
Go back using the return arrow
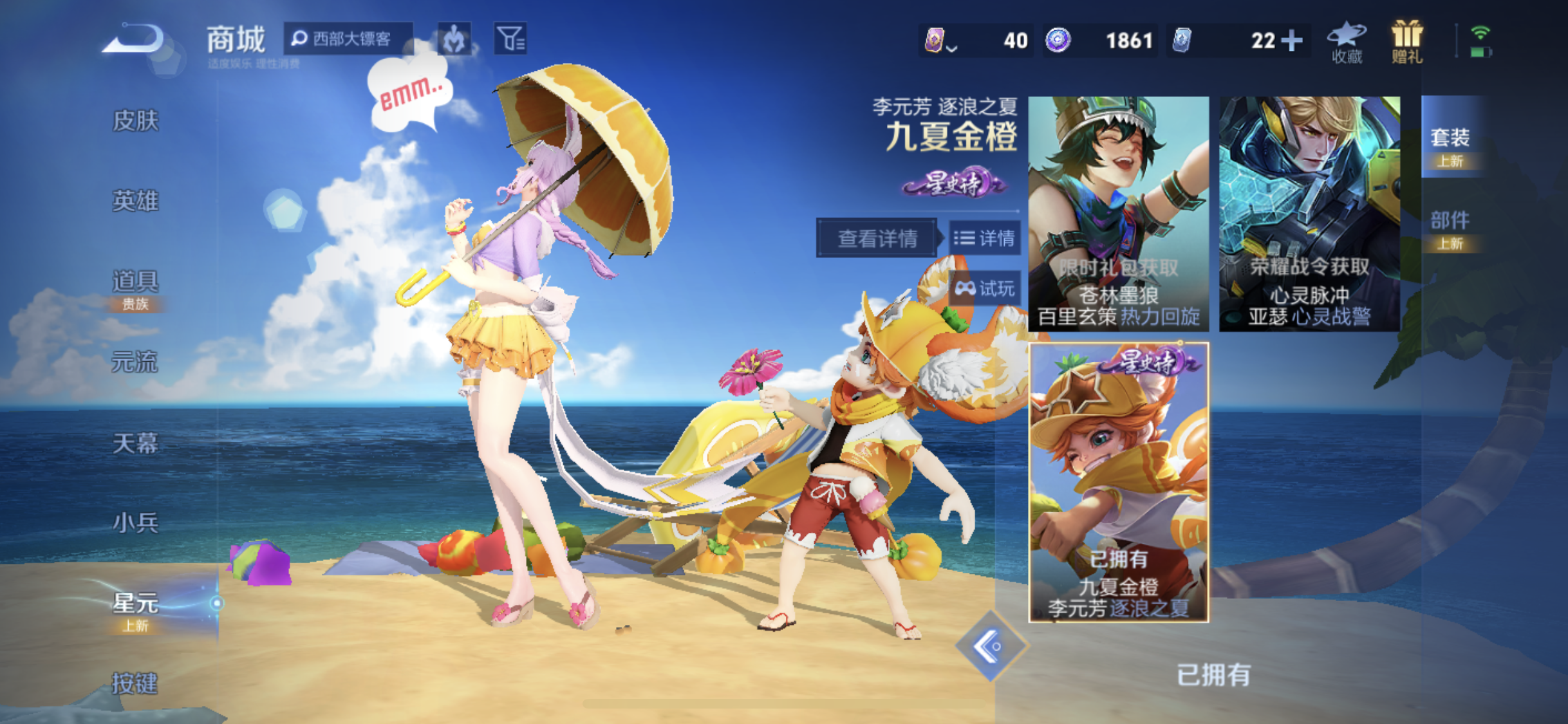coord(134,39)
